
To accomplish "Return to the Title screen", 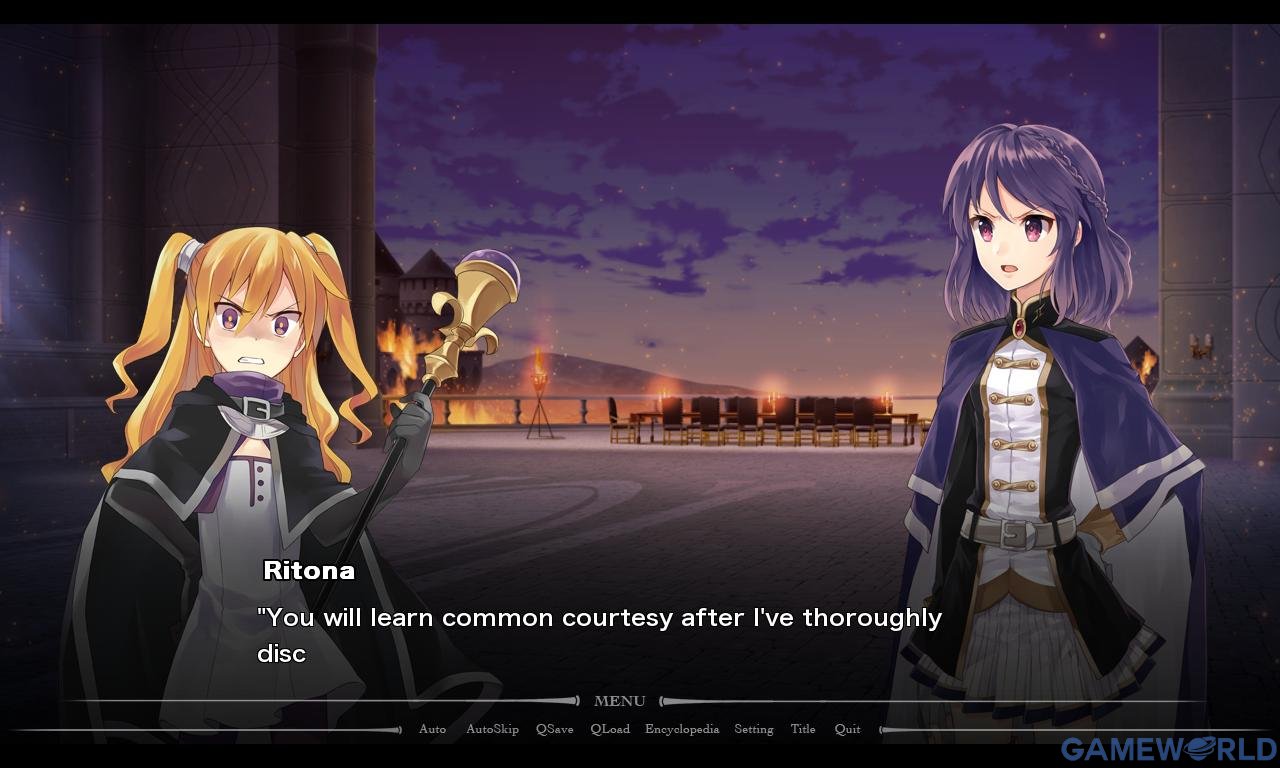I will click(x=803, y=729).
